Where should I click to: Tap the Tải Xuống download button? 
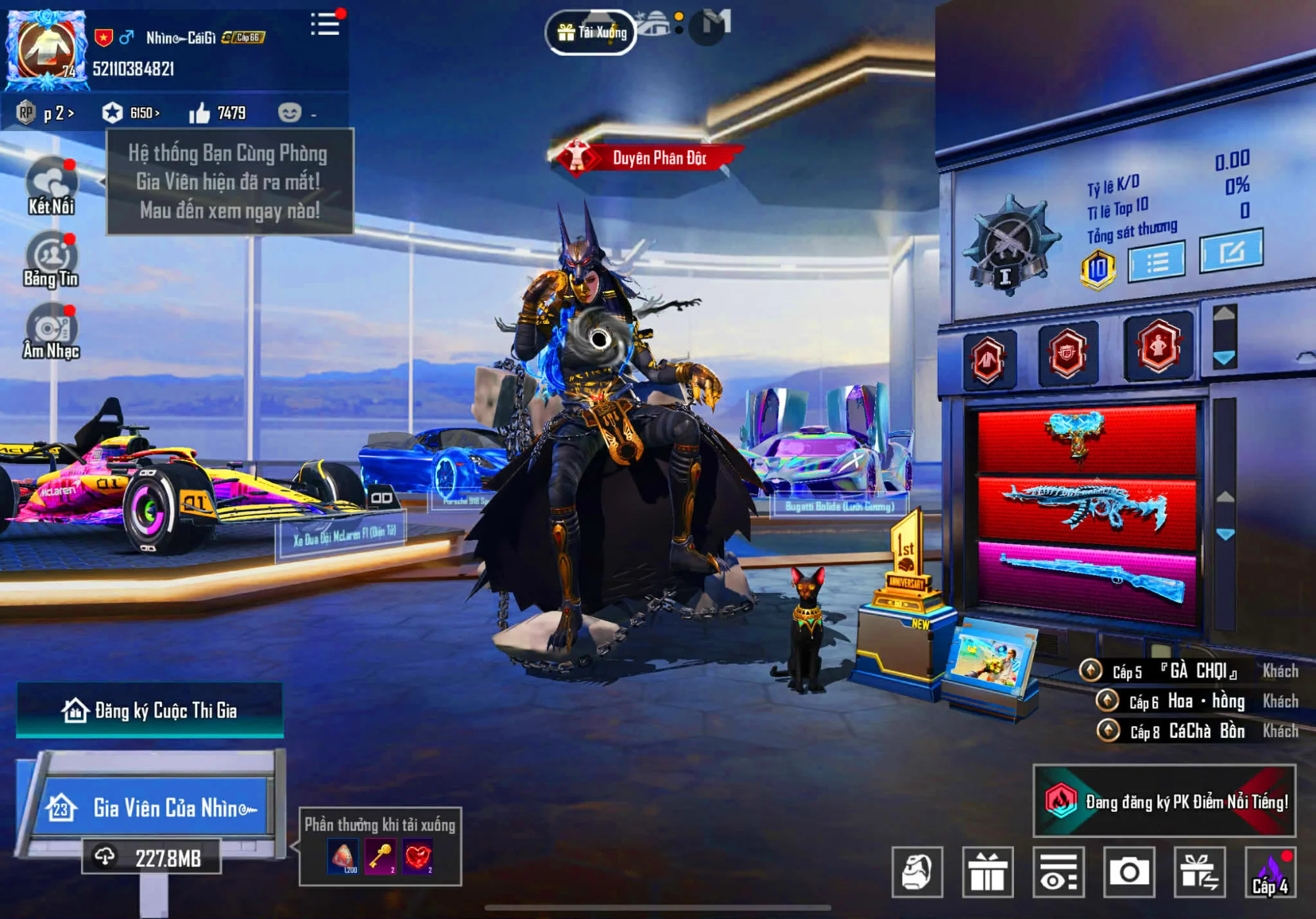pos(592,32)
